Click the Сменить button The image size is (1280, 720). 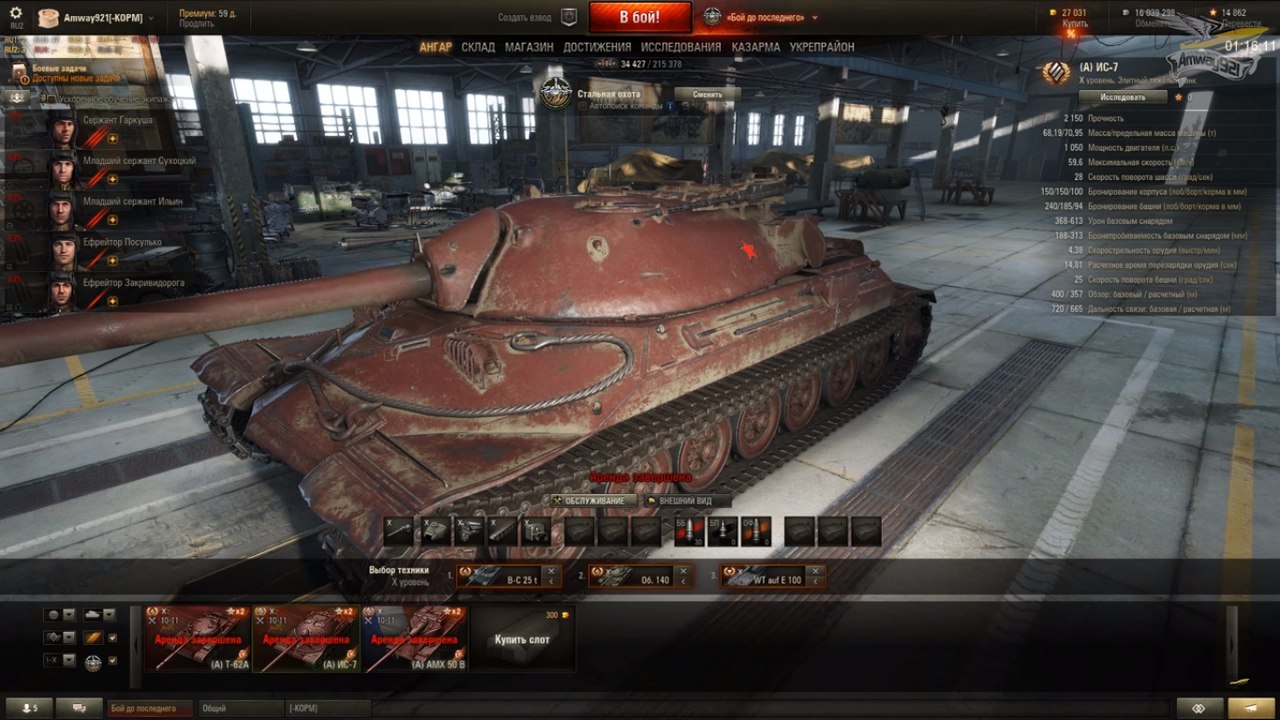[706, 94]
